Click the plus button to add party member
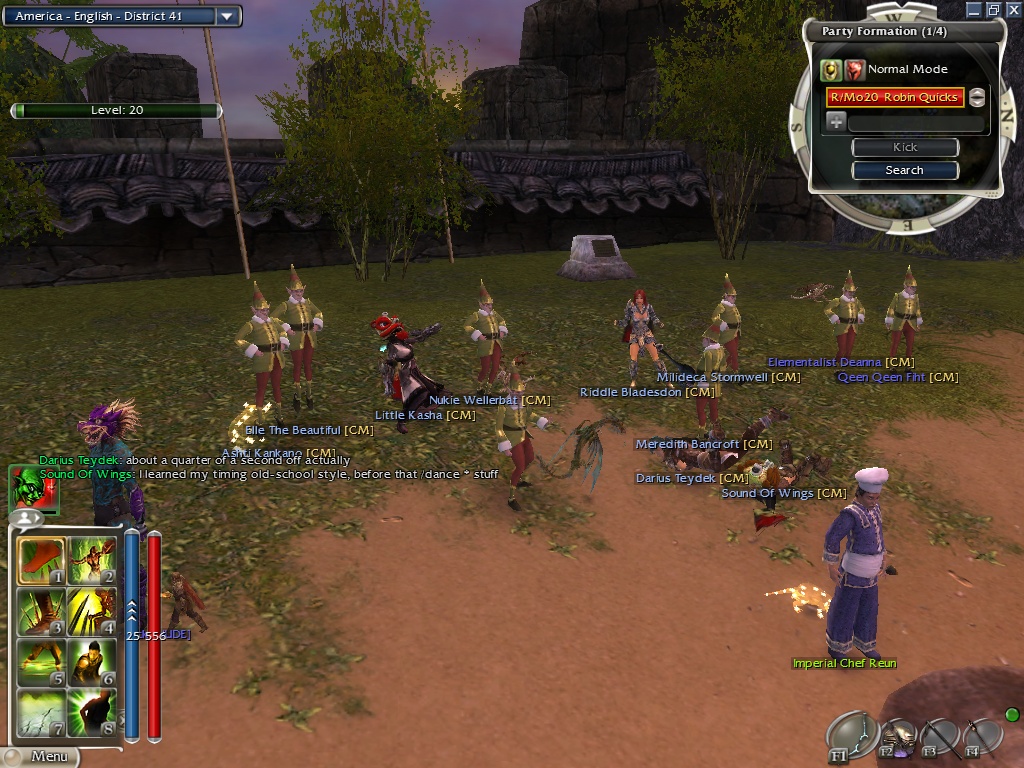This screenshot has height=768, width=1024. coord(836,122)
